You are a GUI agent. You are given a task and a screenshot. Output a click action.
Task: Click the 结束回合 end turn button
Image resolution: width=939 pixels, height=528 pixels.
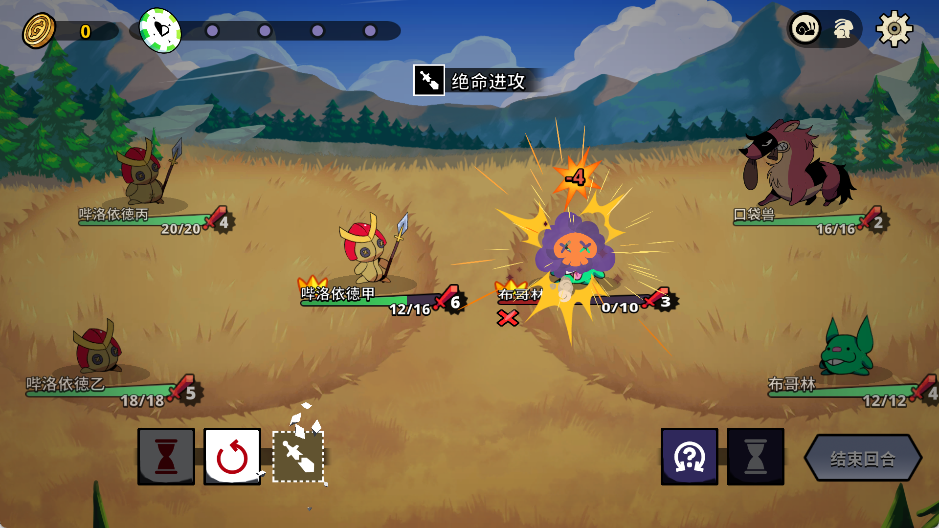(x=862, y=459)
